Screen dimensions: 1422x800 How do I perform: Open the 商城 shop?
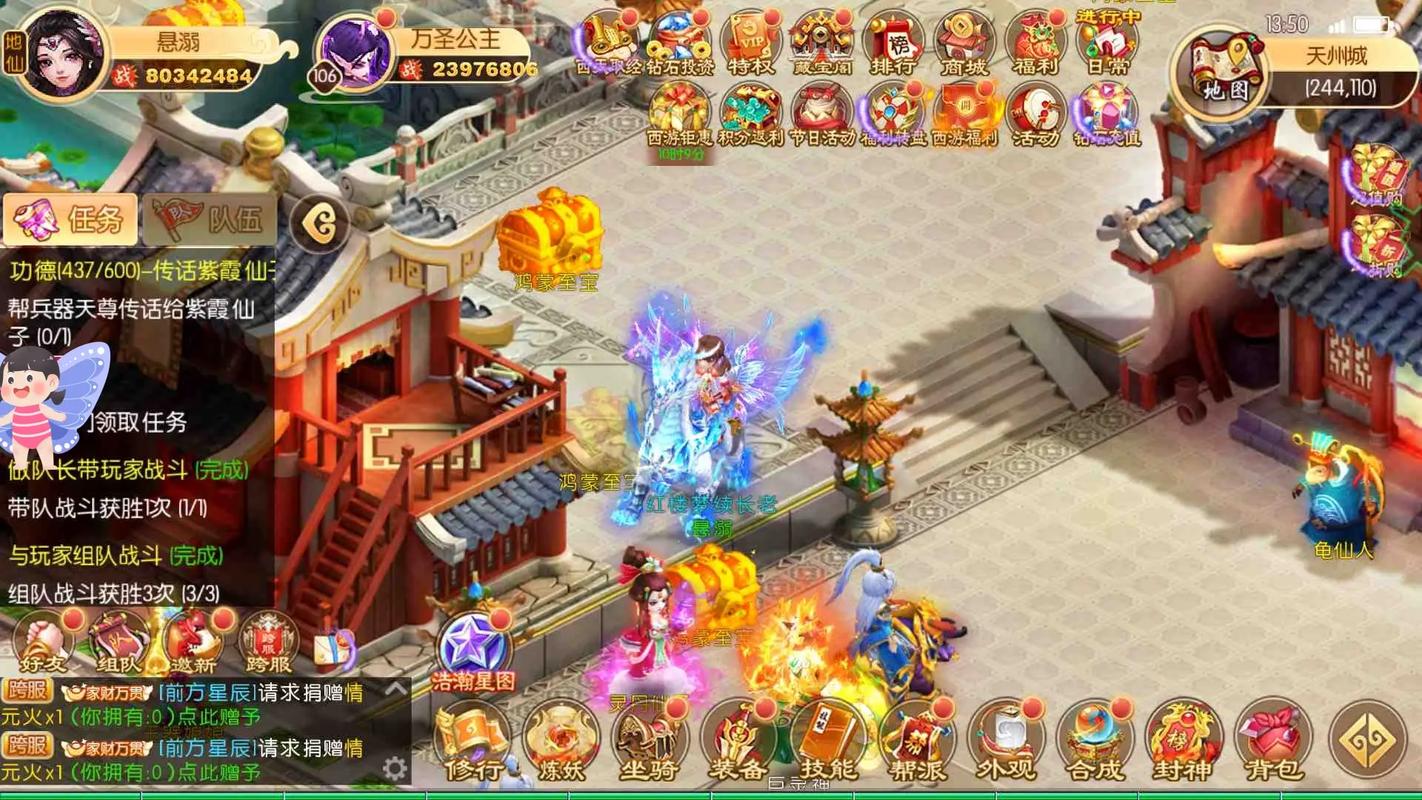[x=963, y=45]
